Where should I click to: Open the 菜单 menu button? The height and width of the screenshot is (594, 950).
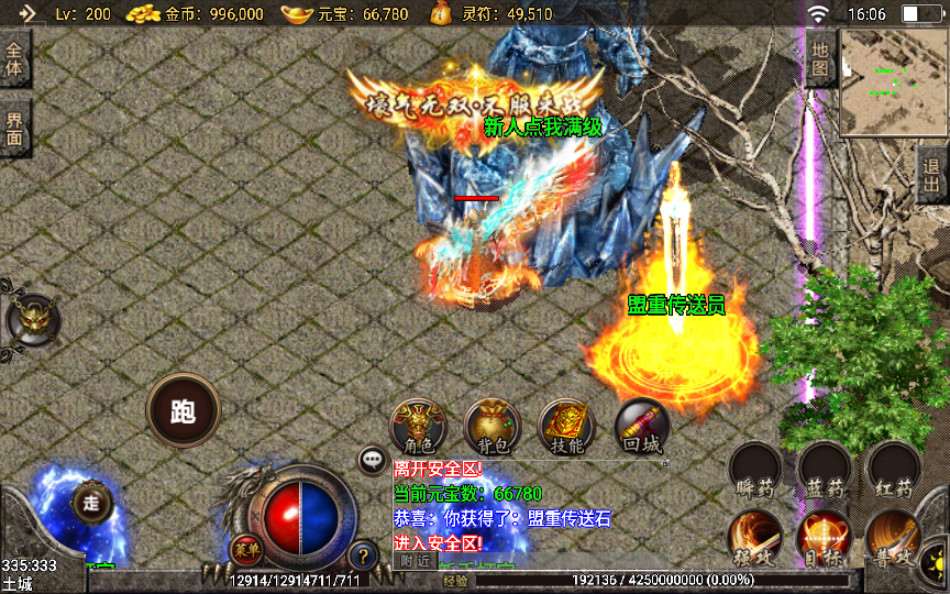pos(246,549)
